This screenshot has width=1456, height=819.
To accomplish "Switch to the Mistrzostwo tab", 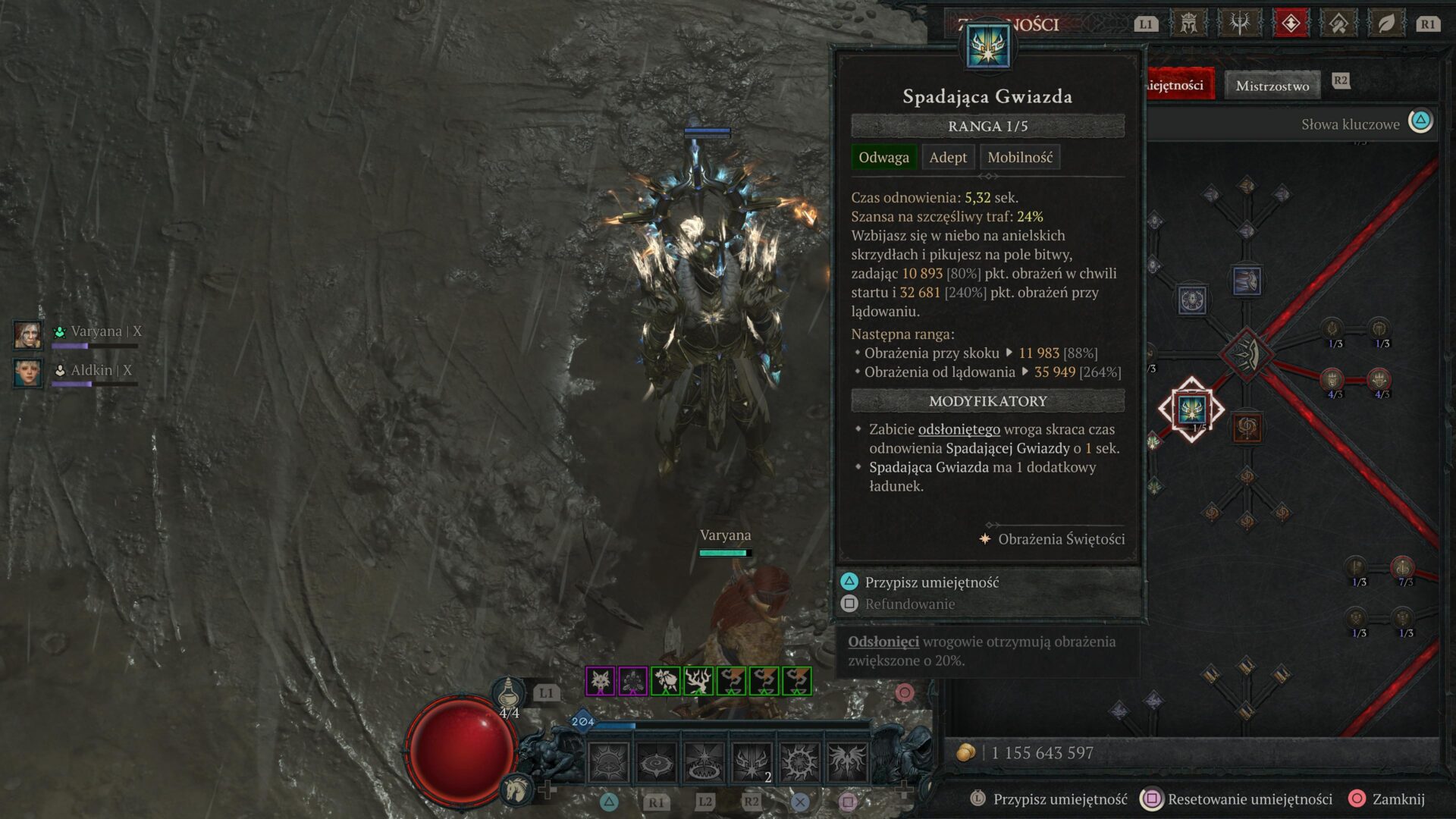I will coord(1272,86).
